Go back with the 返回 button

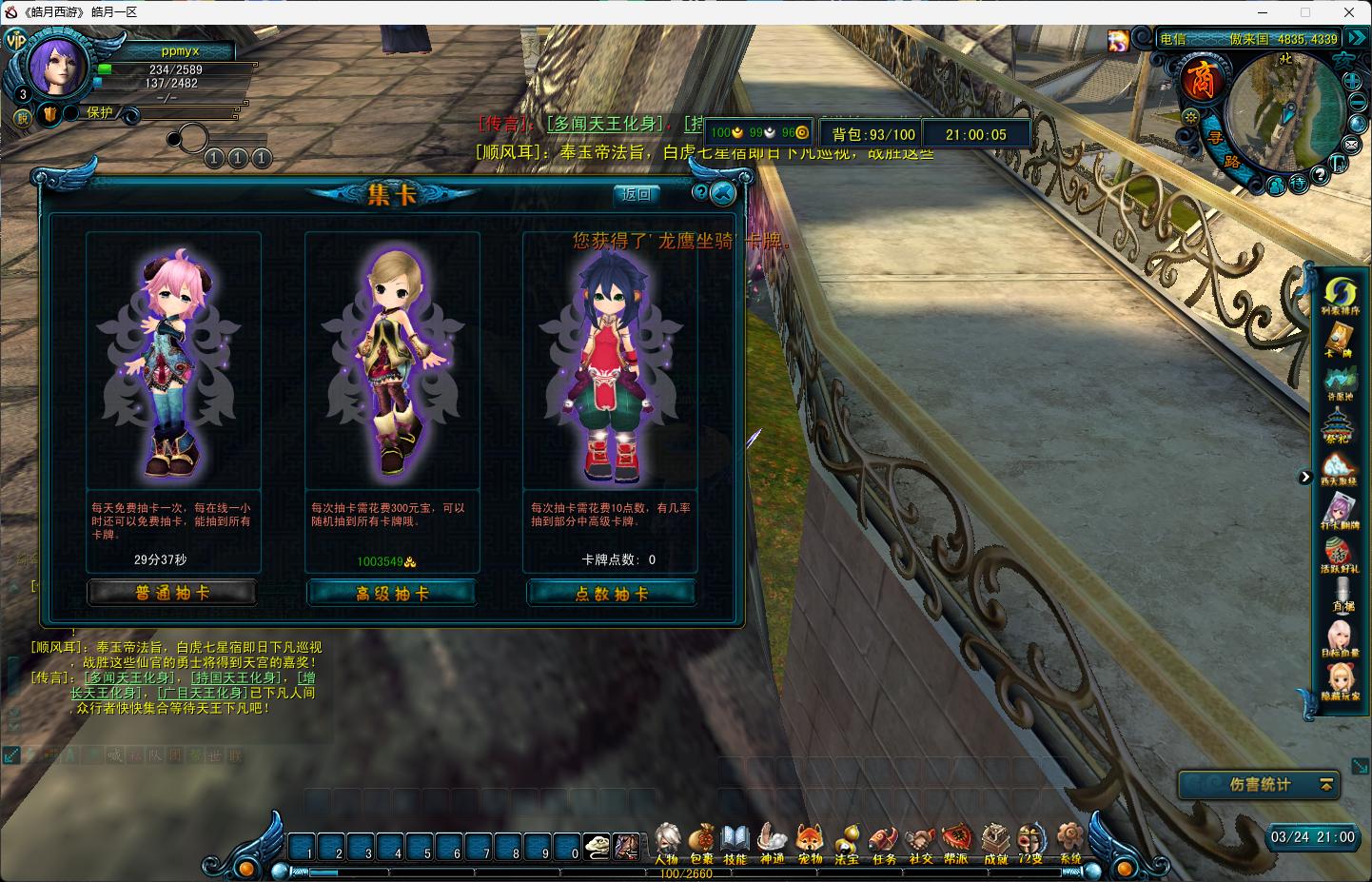tap(637, 194)
